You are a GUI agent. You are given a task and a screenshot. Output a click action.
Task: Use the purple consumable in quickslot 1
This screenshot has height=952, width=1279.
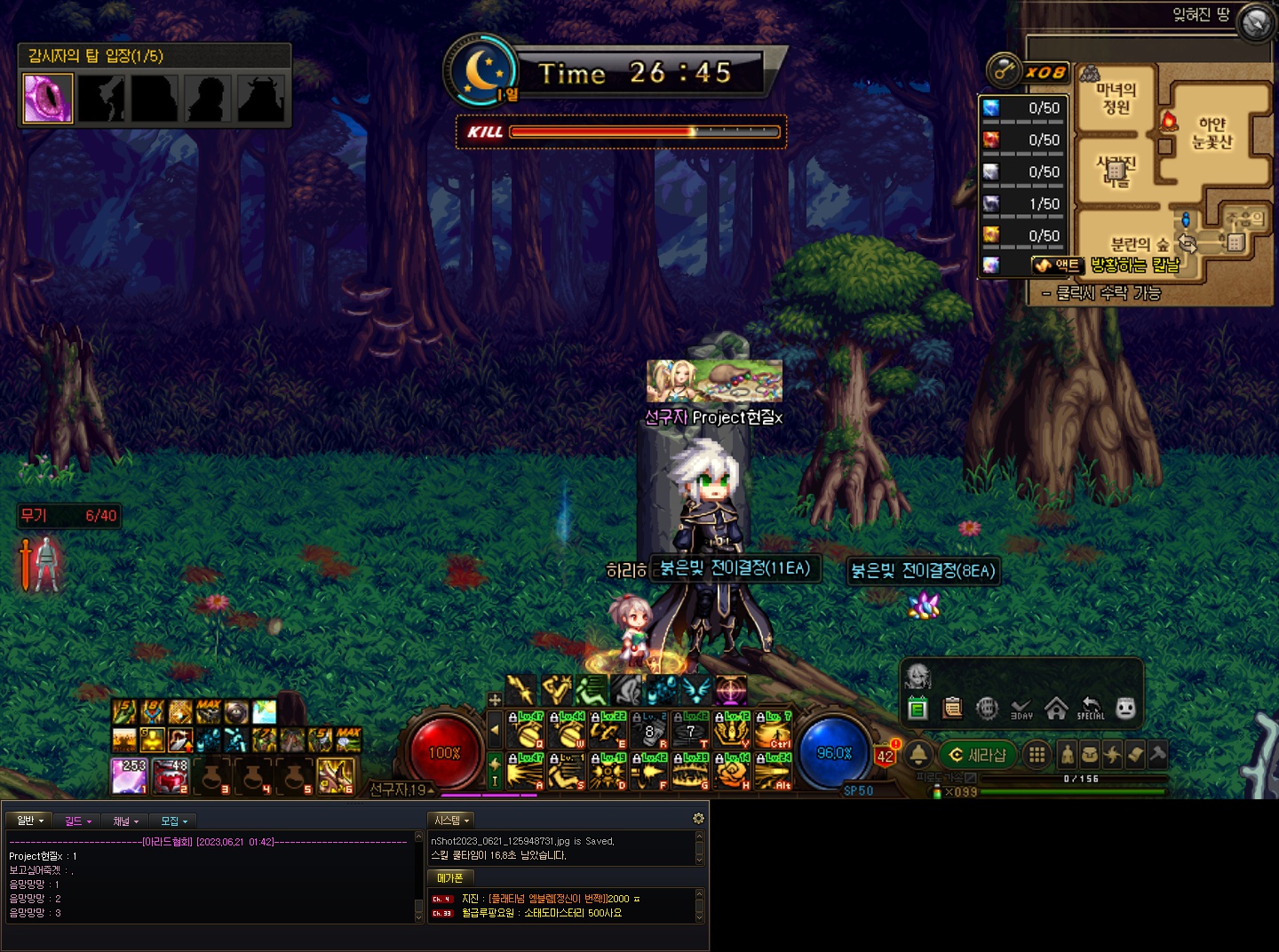pos(130,775)
